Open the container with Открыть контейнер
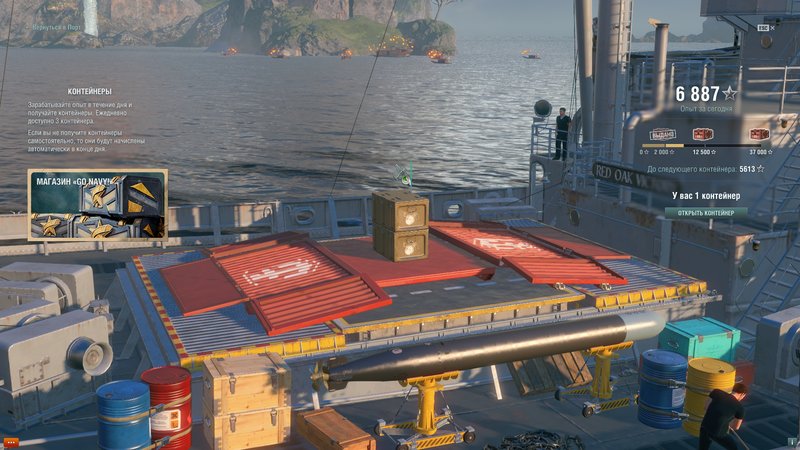The width and height of the screenshot is (800, 450). (x=706, y=212)
